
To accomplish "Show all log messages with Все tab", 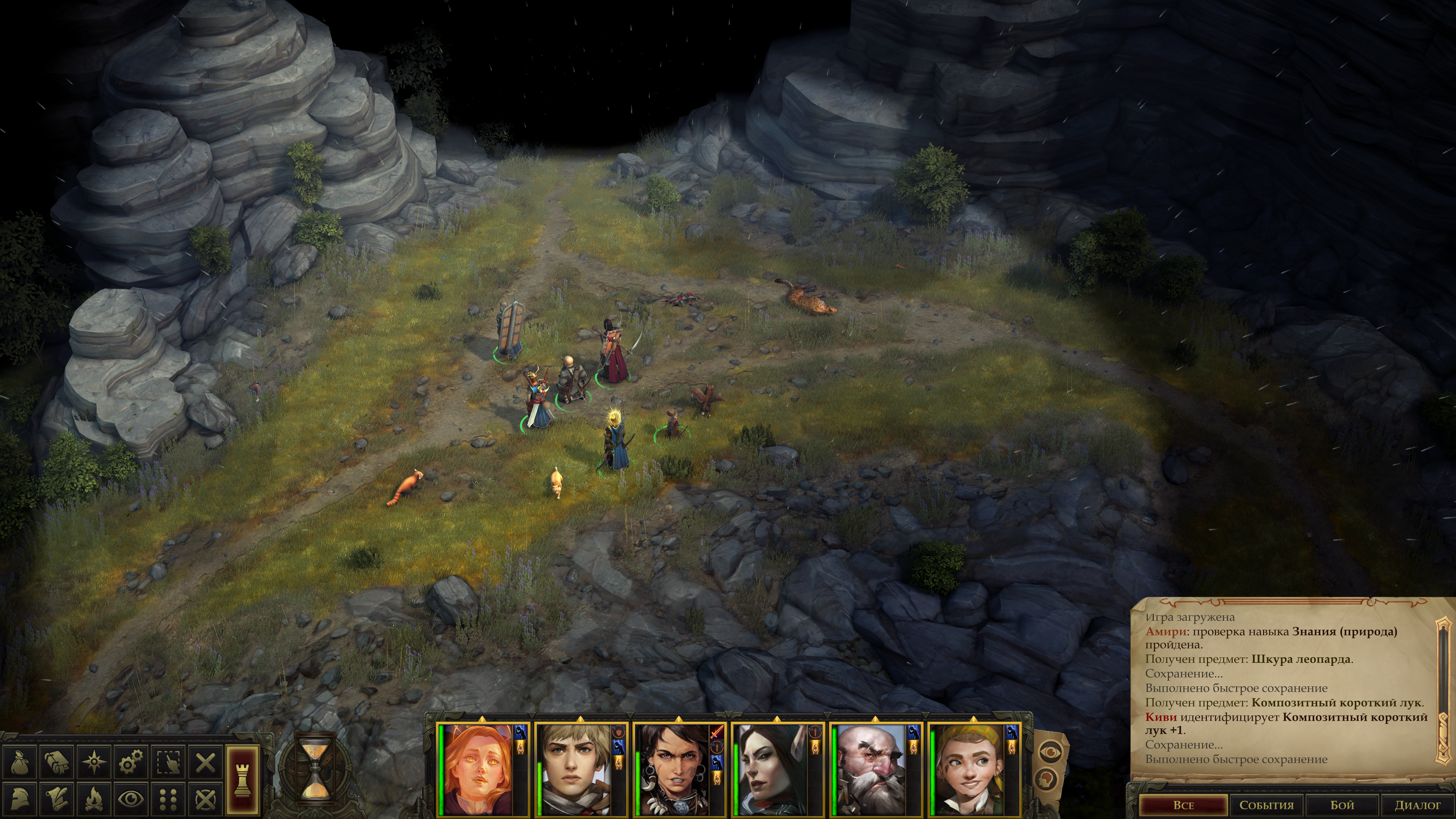I will (x=1183, y=805).
